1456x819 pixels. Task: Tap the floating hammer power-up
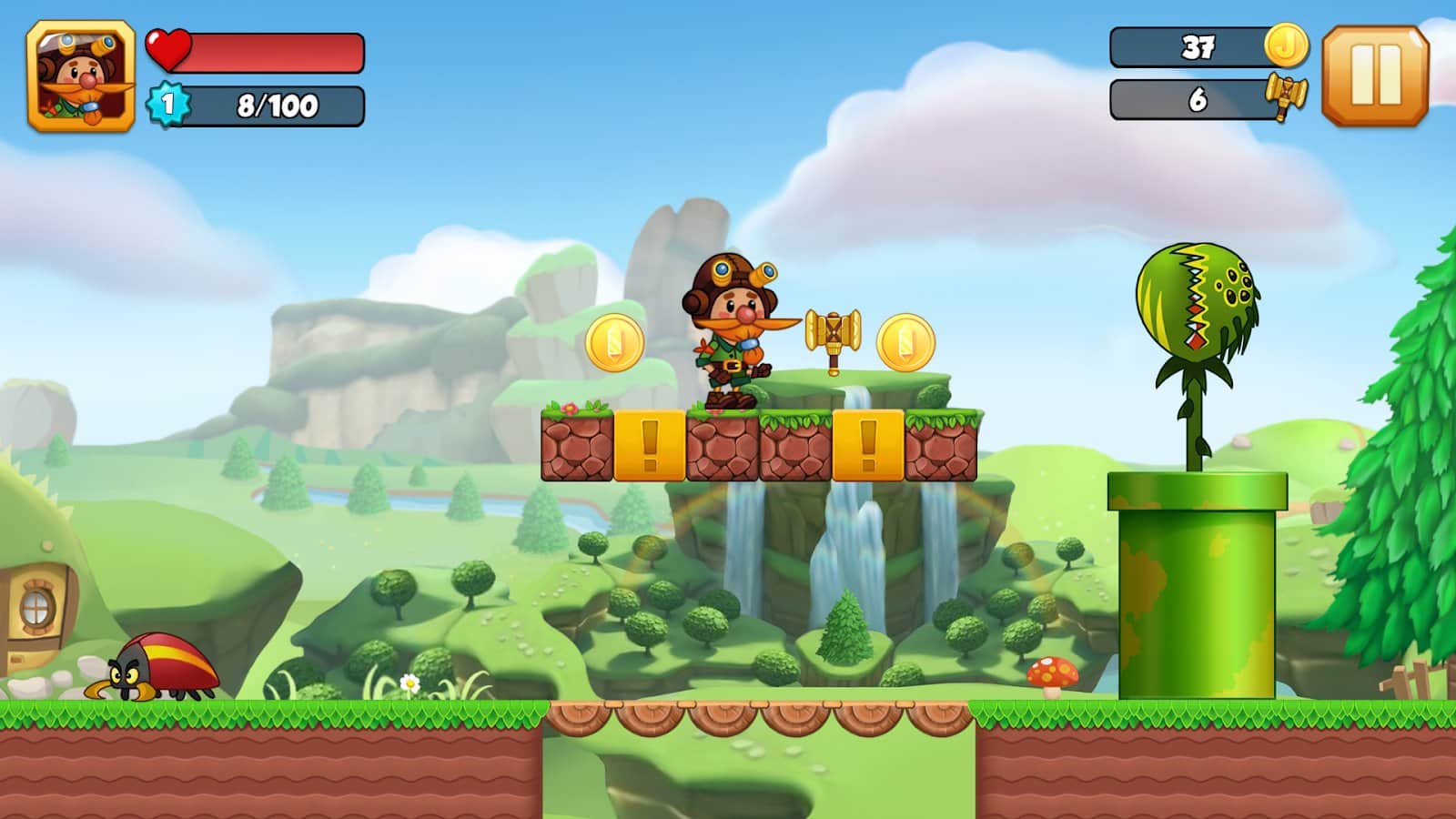833,334
